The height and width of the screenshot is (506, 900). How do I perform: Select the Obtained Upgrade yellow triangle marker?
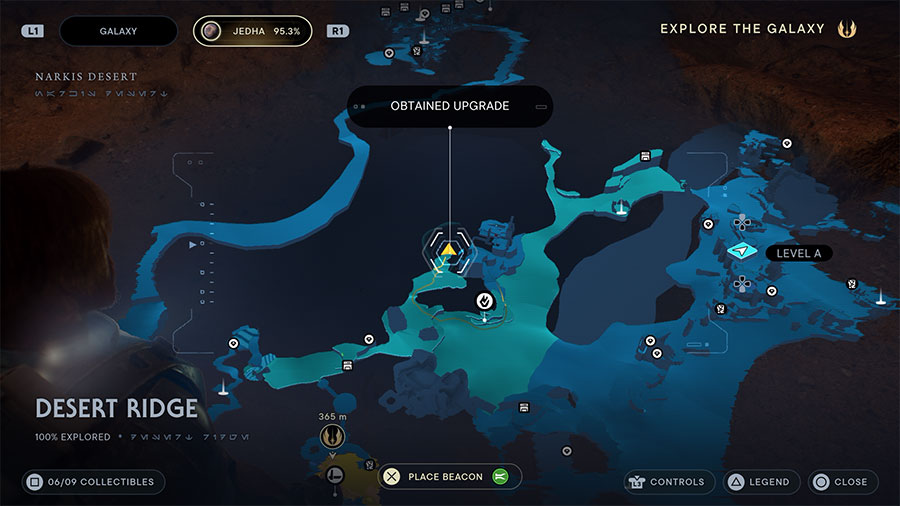pyautogui.click(x=449, y=249)
